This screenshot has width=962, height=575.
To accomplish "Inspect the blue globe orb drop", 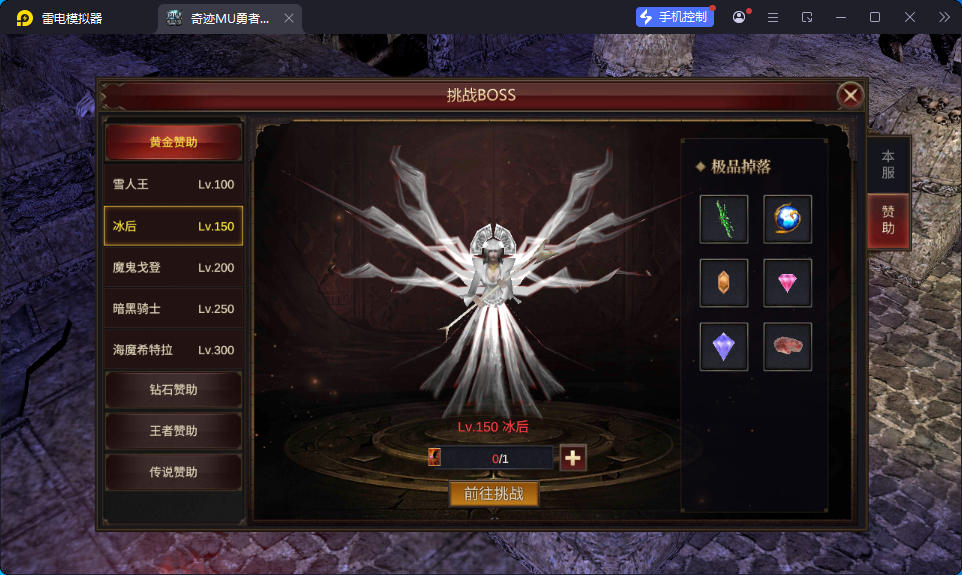I will pyautogui.click(x=787, y=219).
